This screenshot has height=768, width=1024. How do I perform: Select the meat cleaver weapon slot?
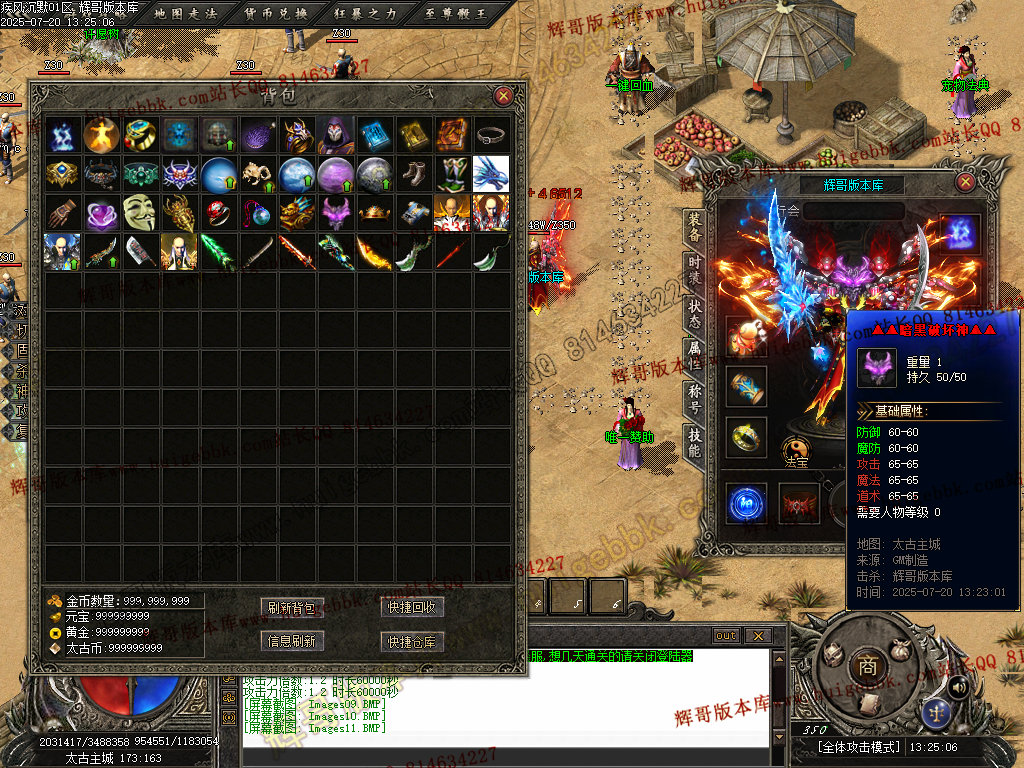click(141, 251)
